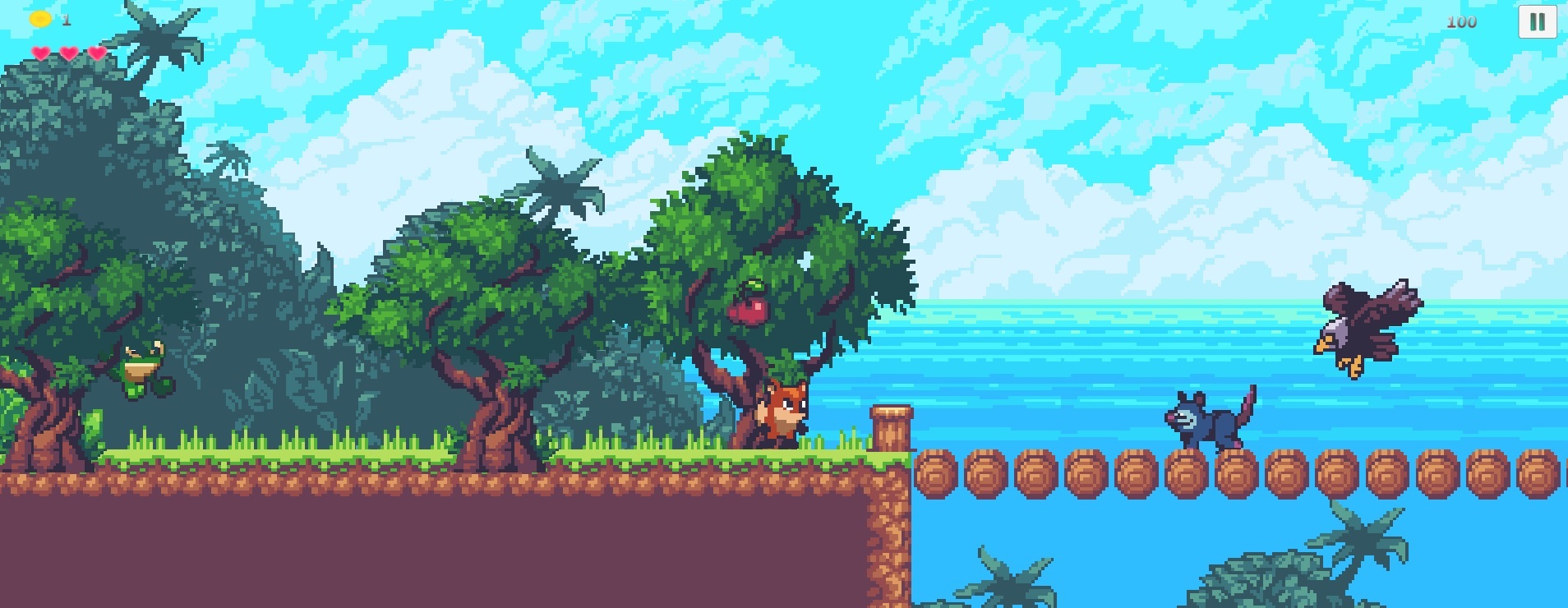
Task: Click the grassy edge of the platform
Action: [411, 456]
